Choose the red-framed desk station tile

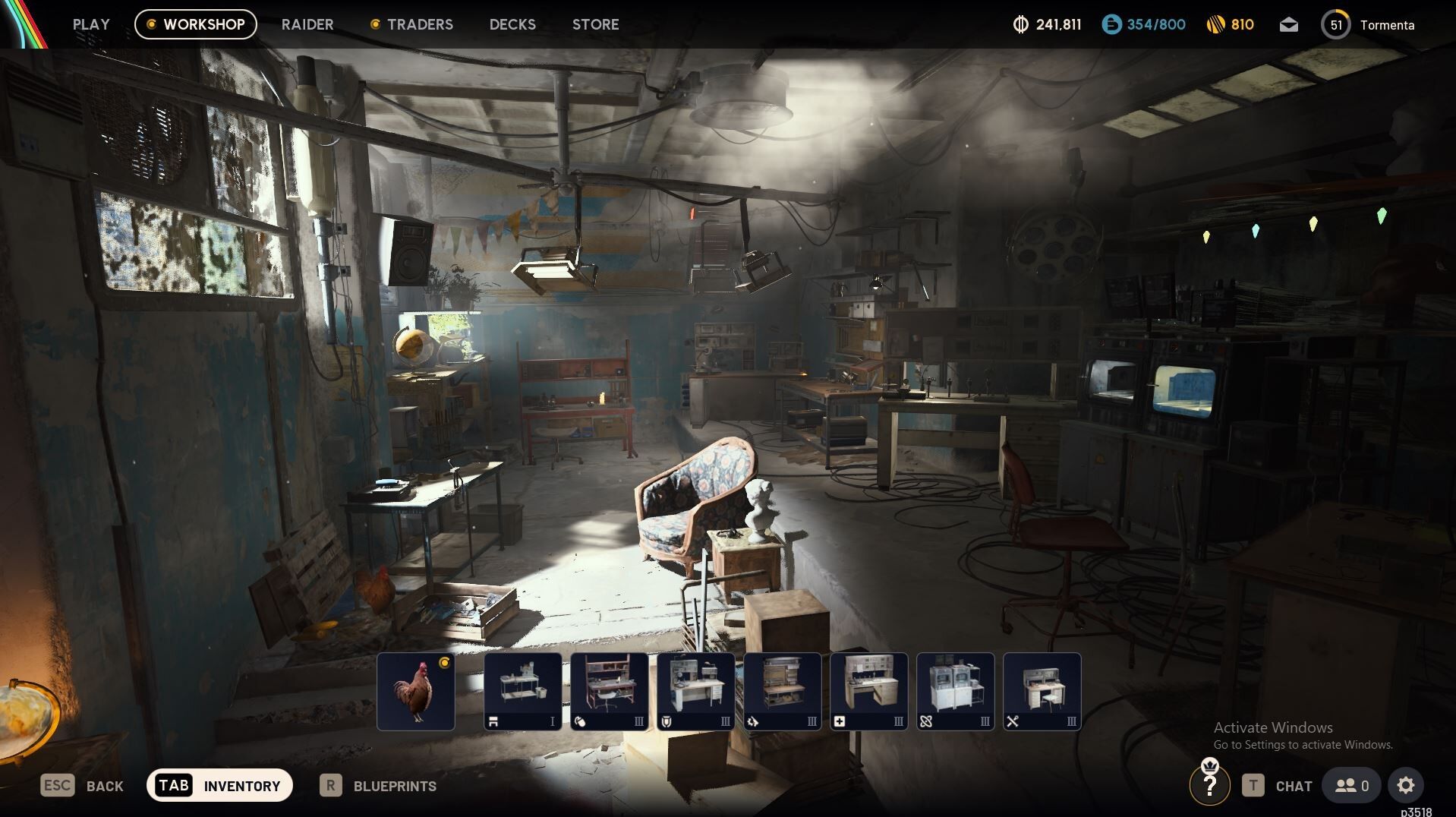(x=610, y=692)
